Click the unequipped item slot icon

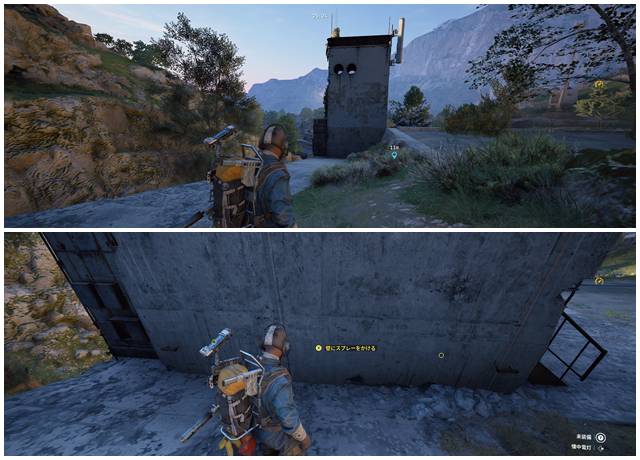point(600,437)
